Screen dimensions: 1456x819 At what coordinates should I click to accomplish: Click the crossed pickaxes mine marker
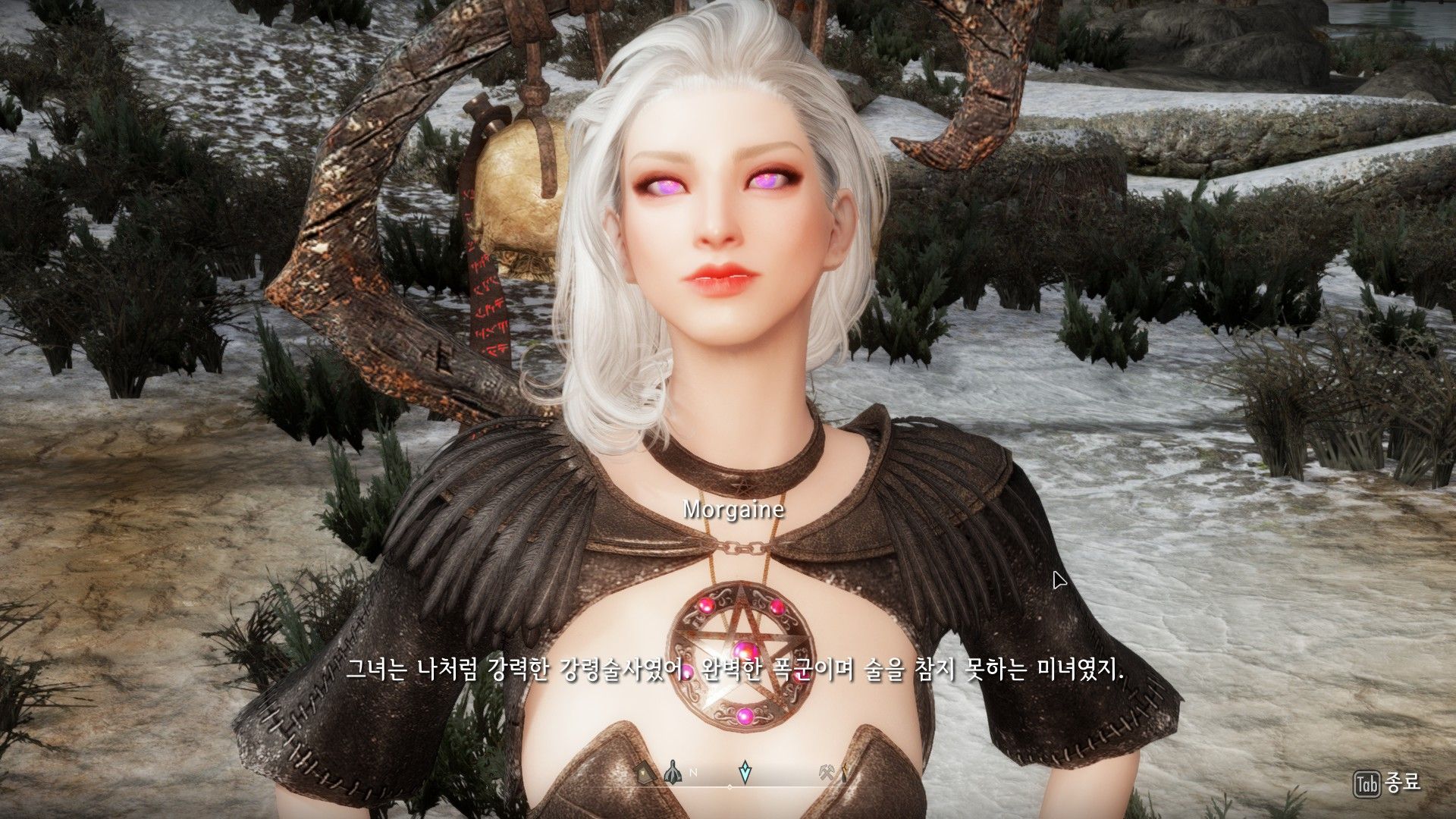[x=827, y=771]
